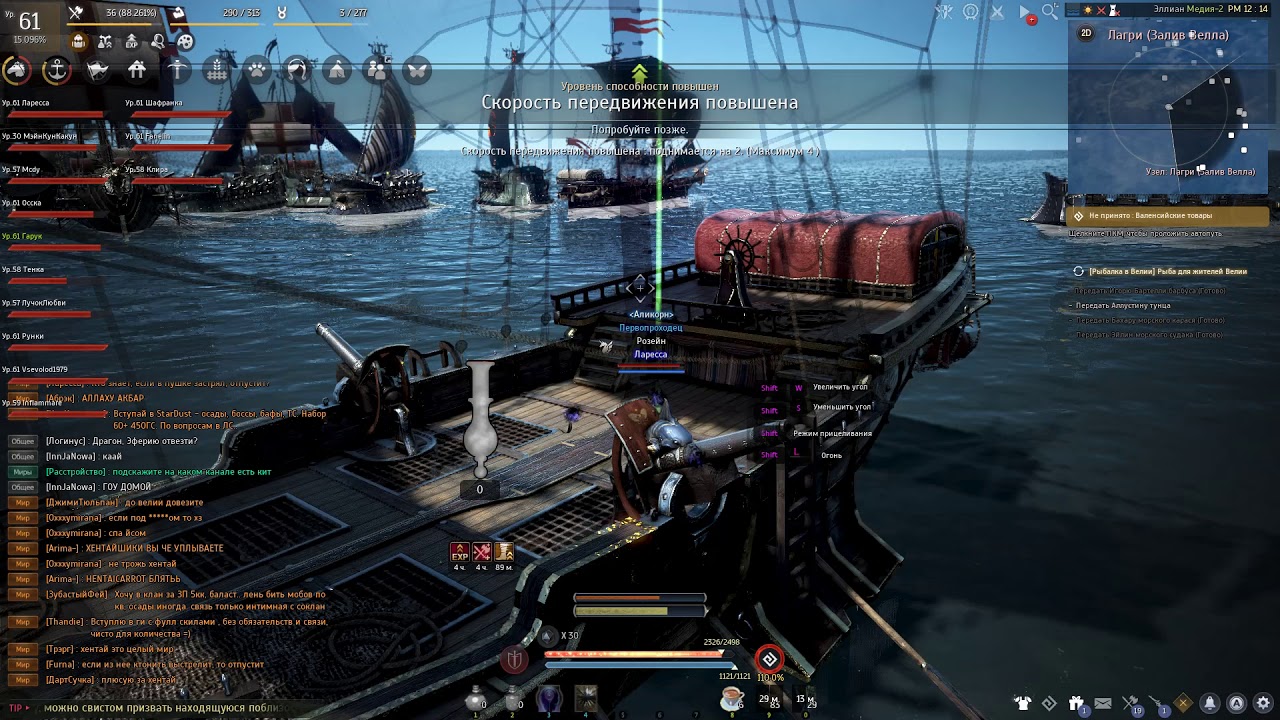Open the settings gear icon

pyautogui.click(x=1263, y=703)
